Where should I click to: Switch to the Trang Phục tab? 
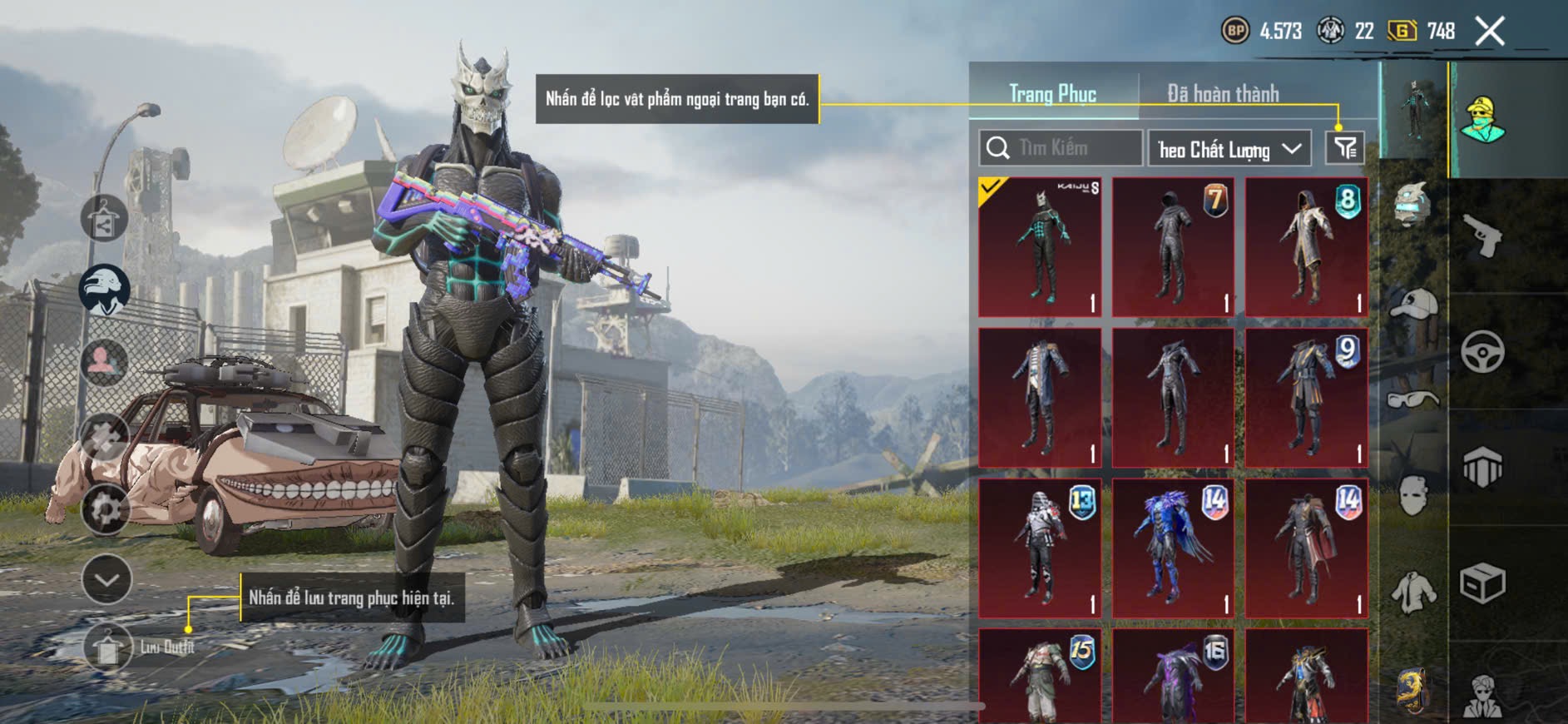coord(1052,94)
